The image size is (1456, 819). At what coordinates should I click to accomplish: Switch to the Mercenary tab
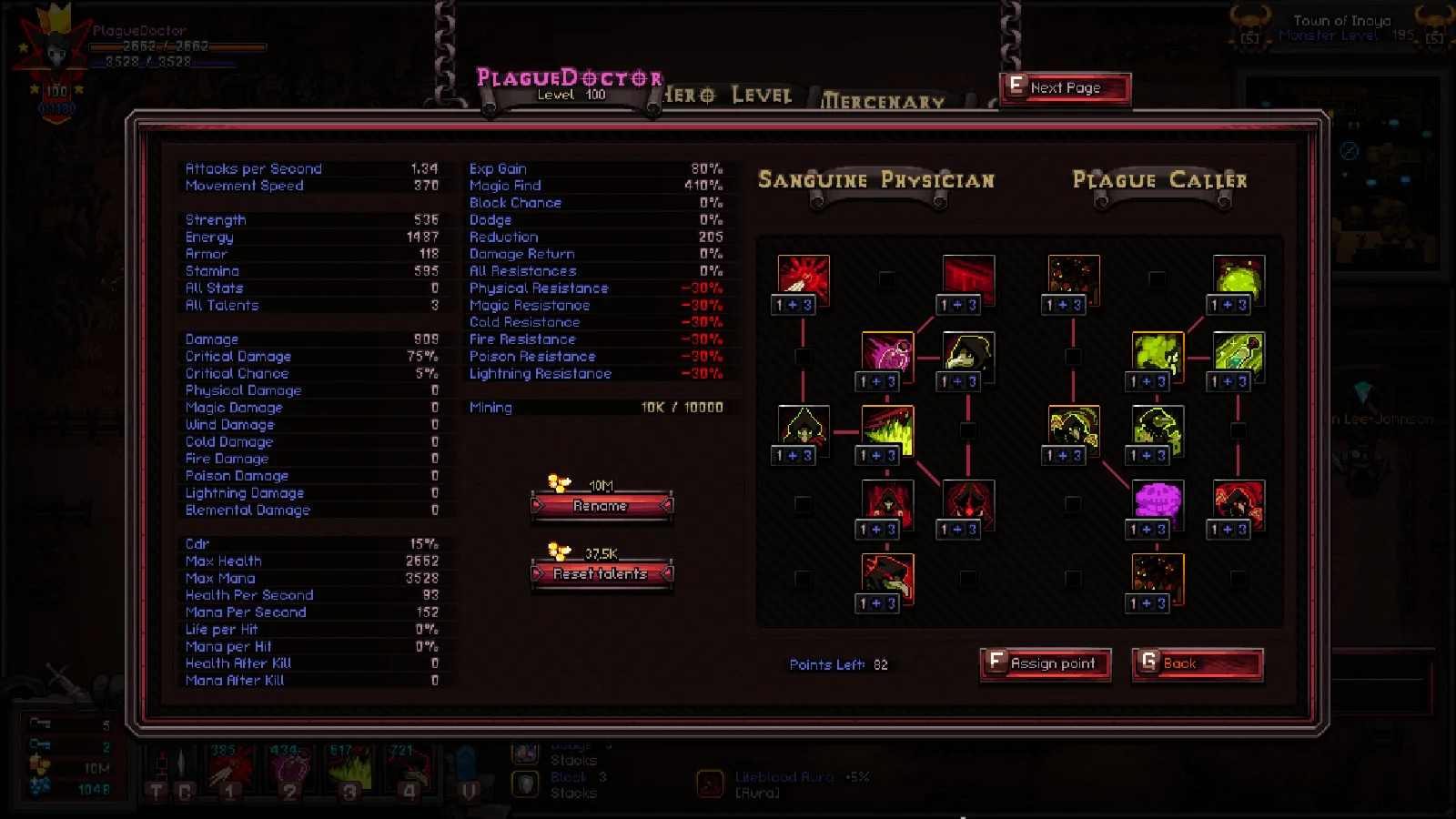point(883,102)
